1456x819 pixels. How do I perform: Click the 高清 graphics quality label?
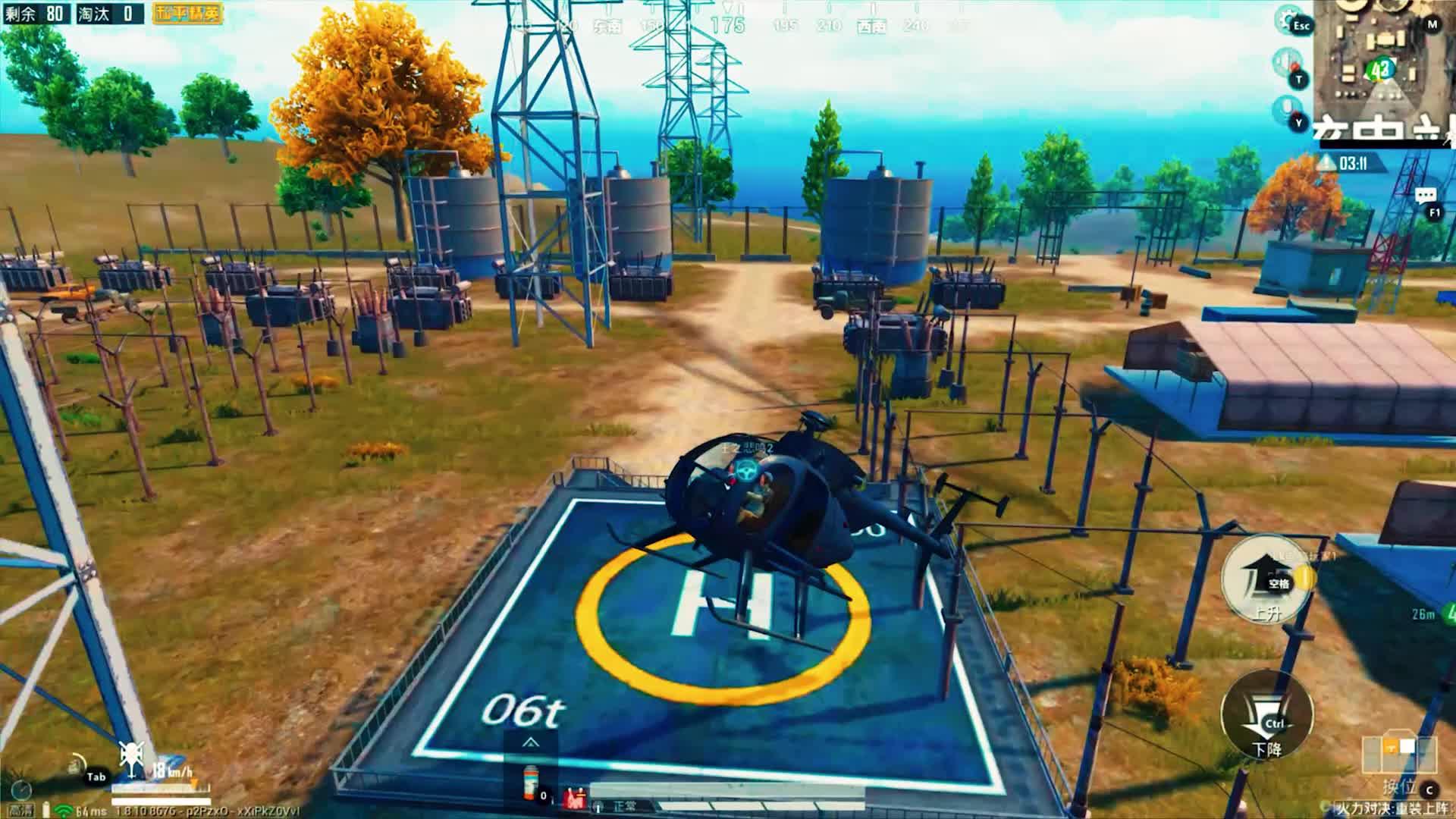tap(21, 811)
